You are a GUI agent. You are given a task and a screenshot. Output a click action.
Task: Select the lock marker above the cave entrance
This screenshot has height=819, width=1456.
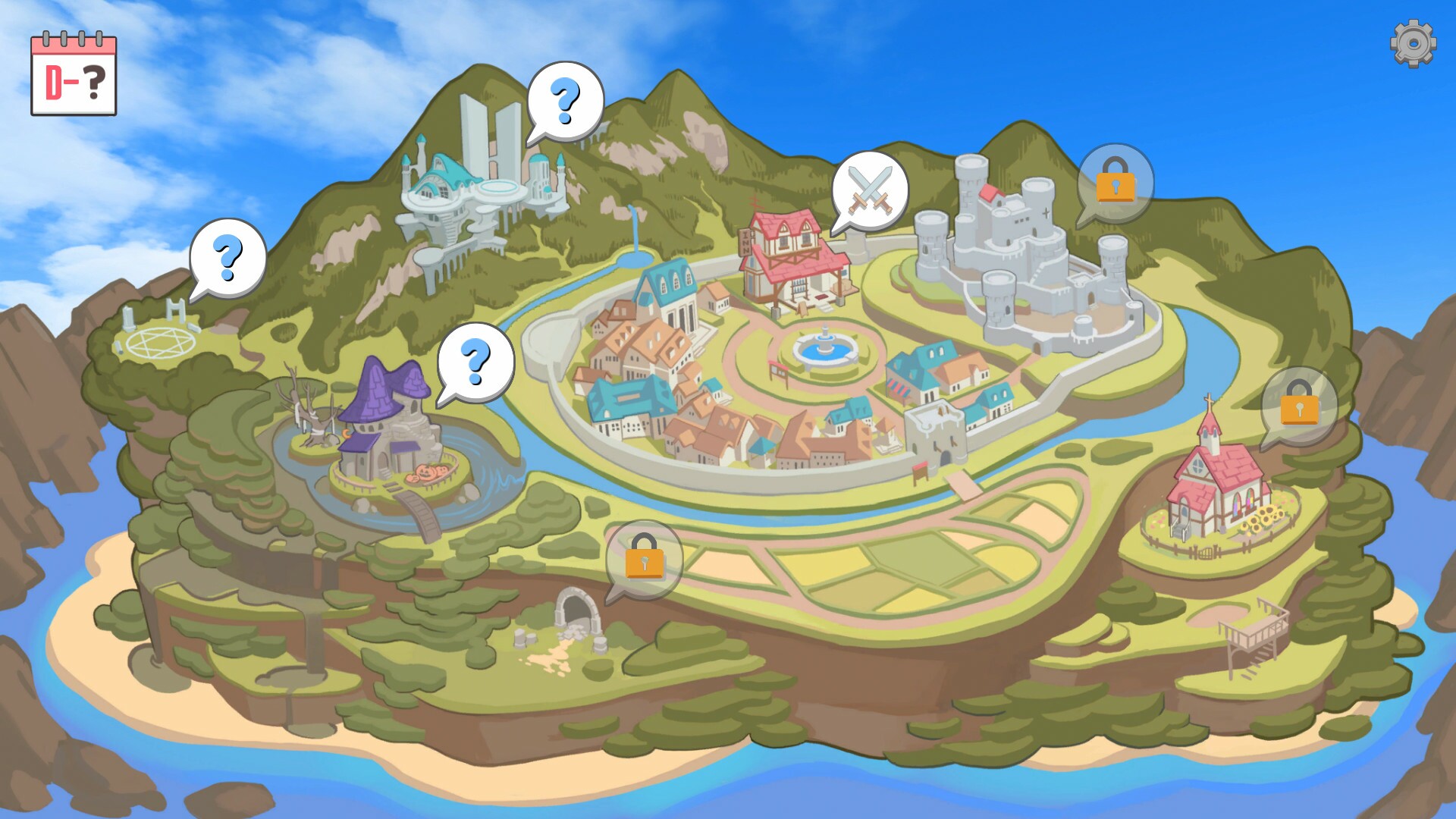(645, 555)
